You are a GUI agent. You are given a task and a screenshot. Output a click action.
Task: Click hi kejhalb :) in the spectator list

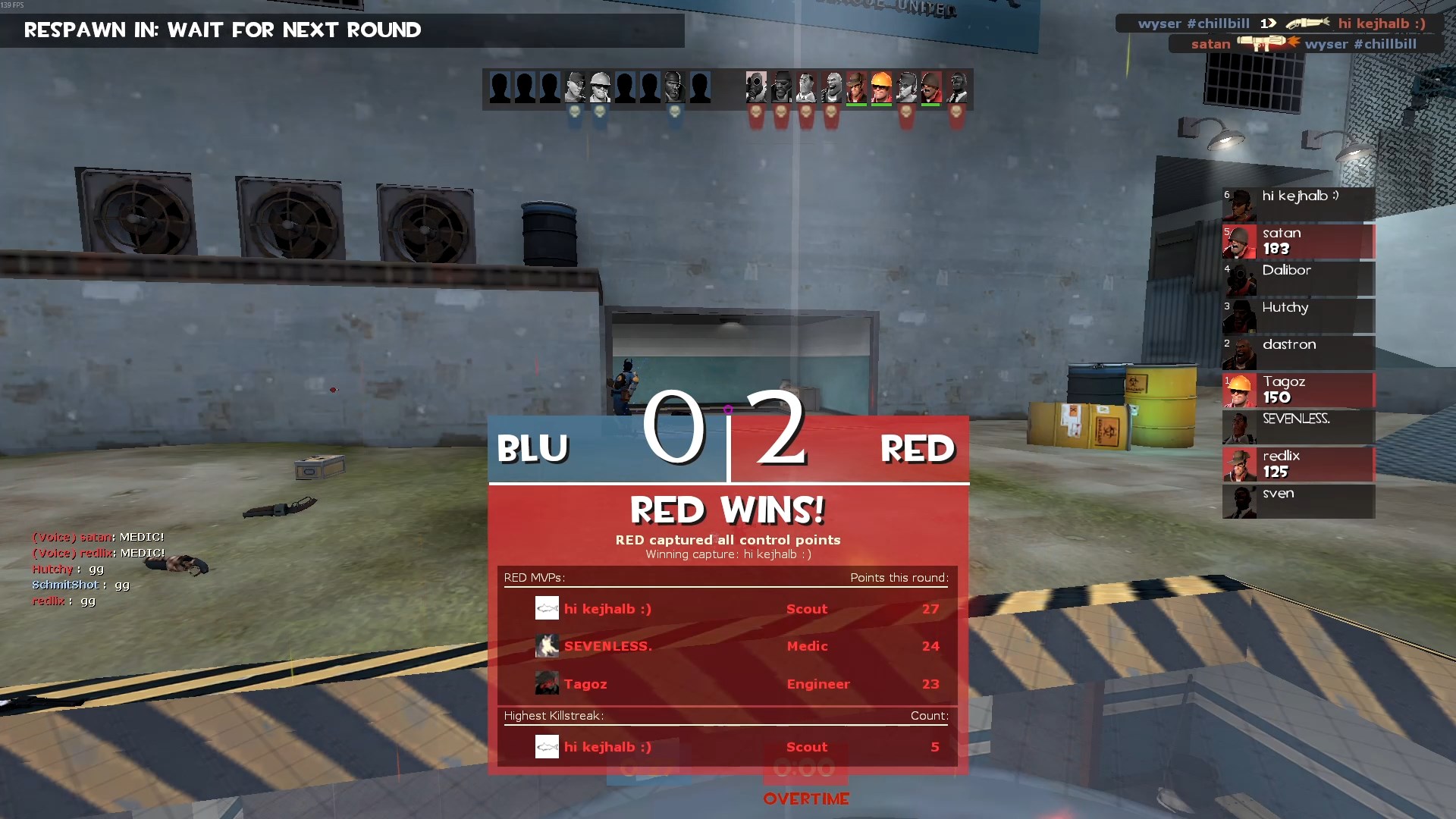click(x=1298, y=204)
